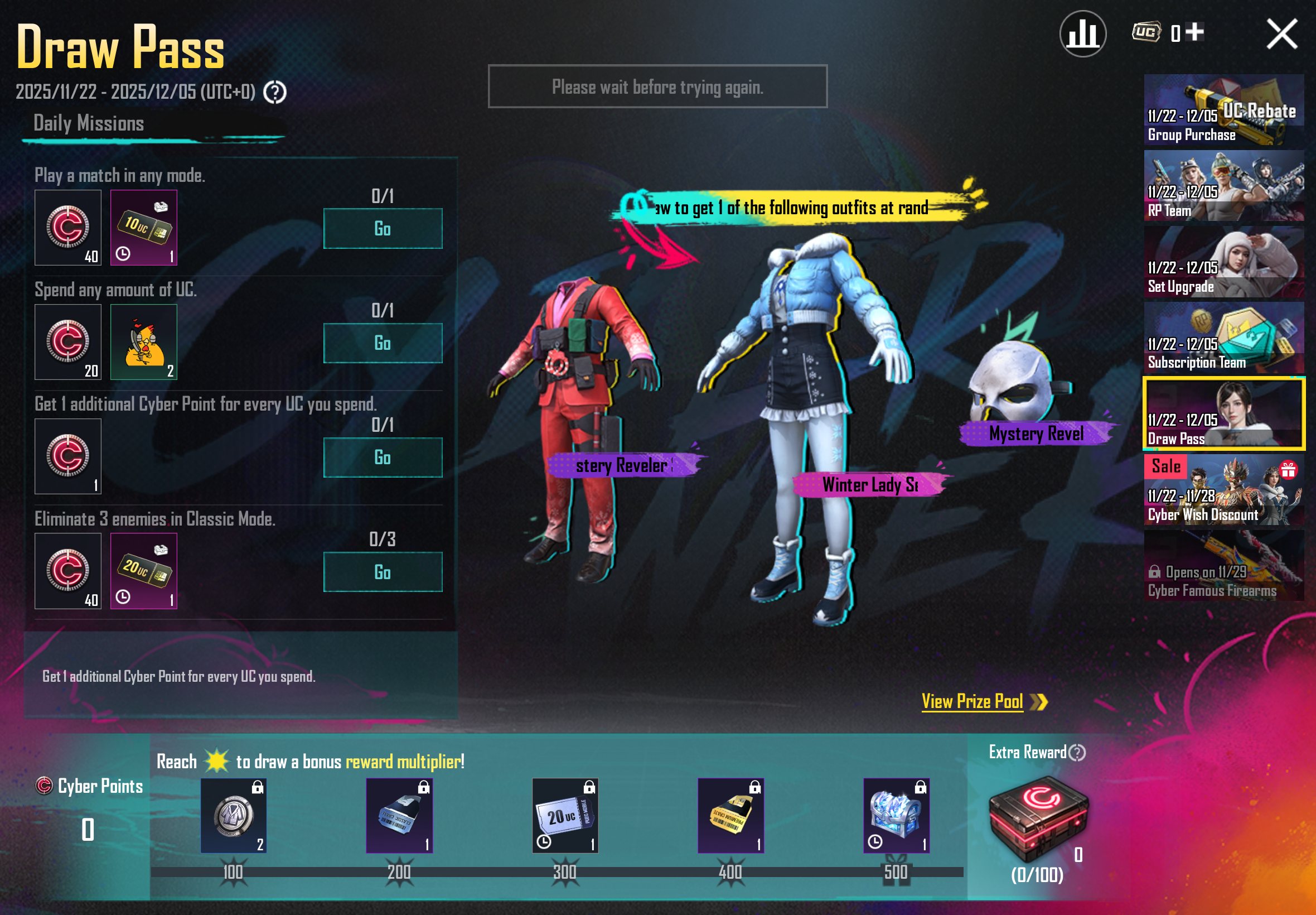Show Extra Reward help info
The width and height of the screenshot is (1316, 915).
(1077, 752)
